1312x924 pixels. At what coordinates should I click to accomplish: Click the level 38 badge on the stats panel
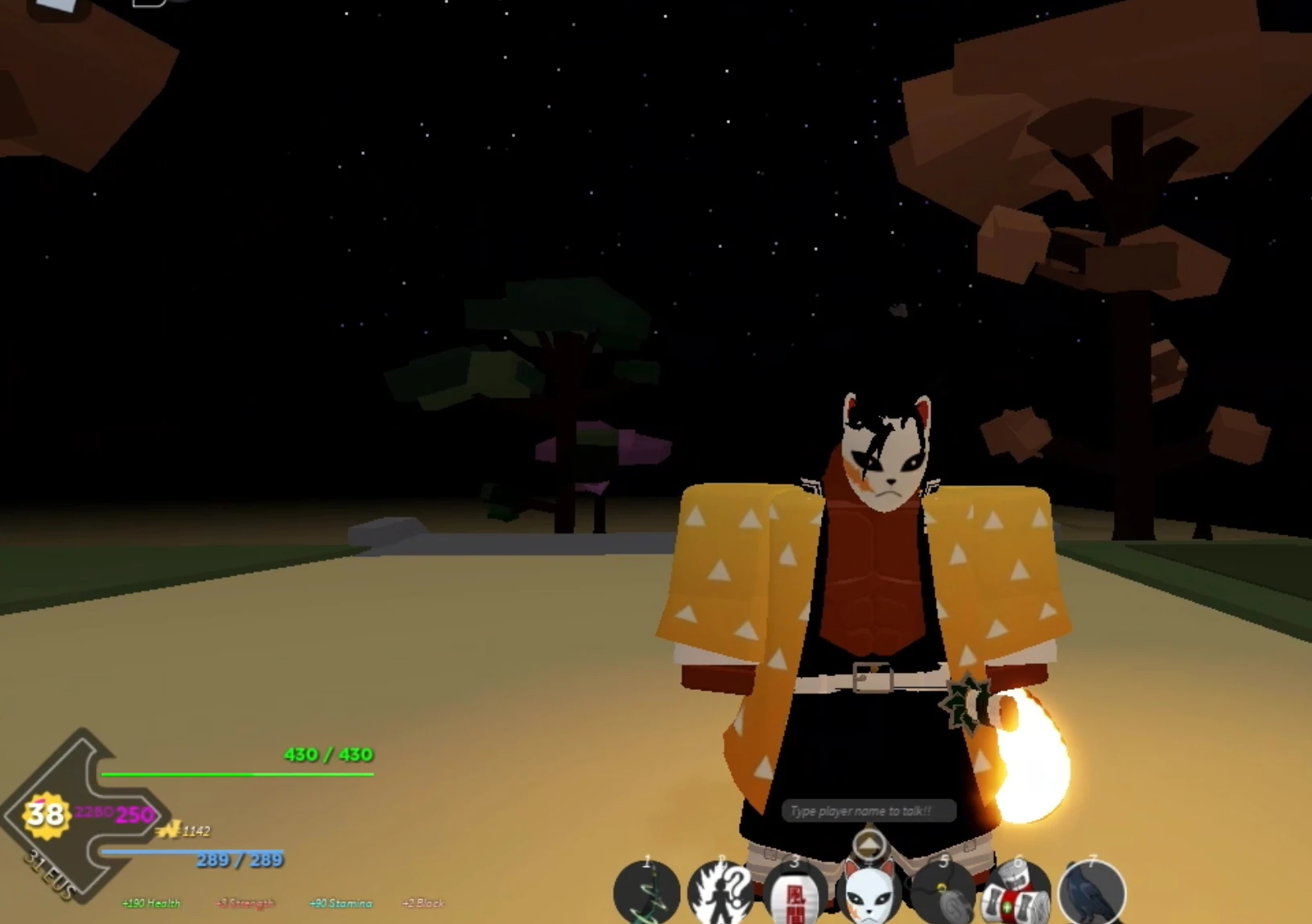point(46,815)
